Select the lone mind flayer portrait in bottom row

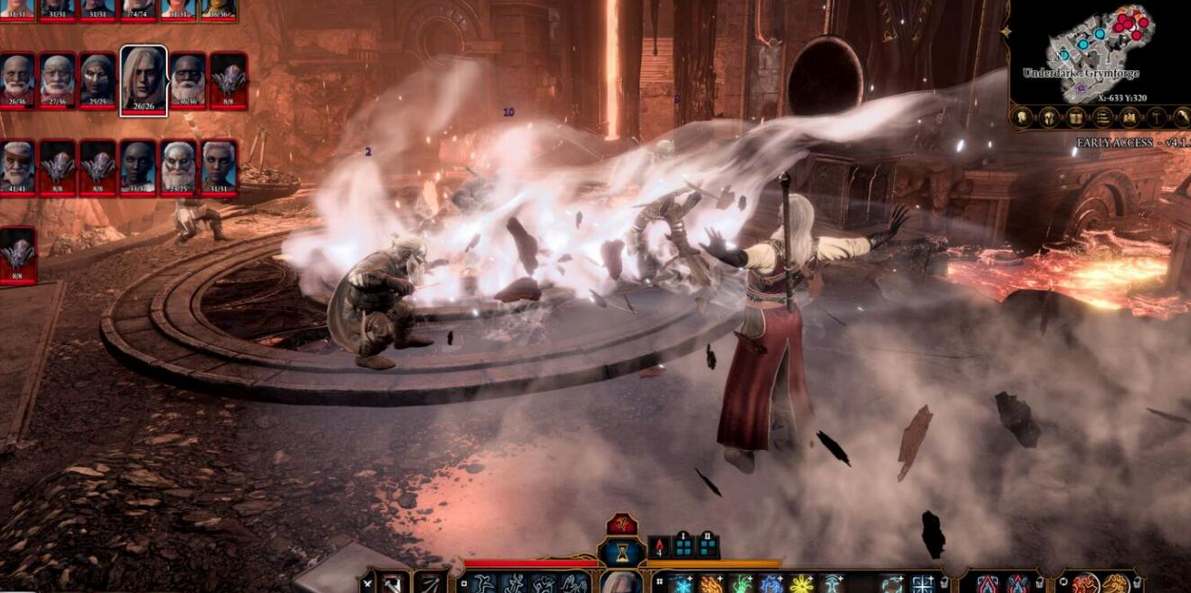(x=18, y=253)
